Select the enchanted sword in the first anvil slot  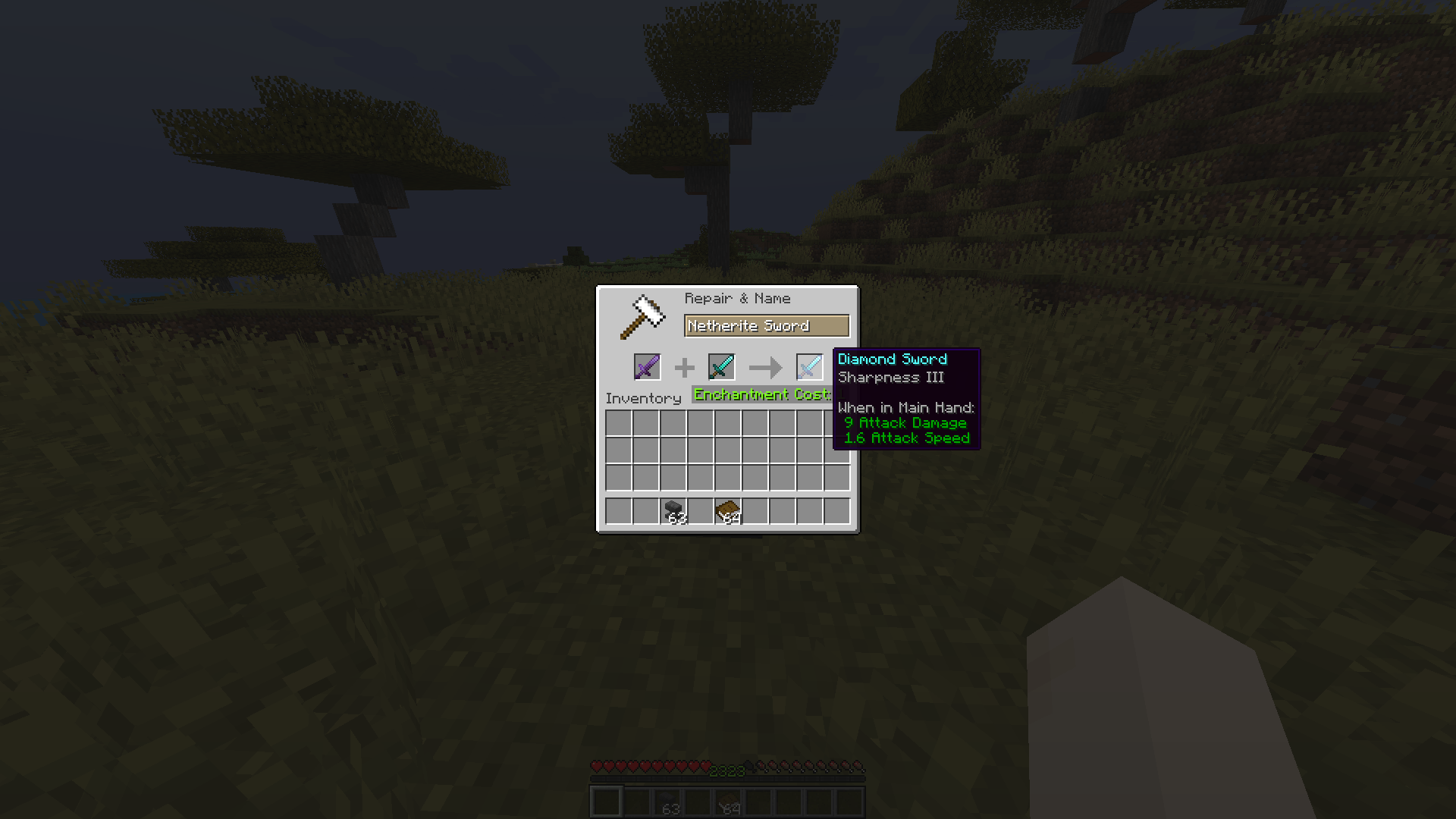(x=647, y=367)
